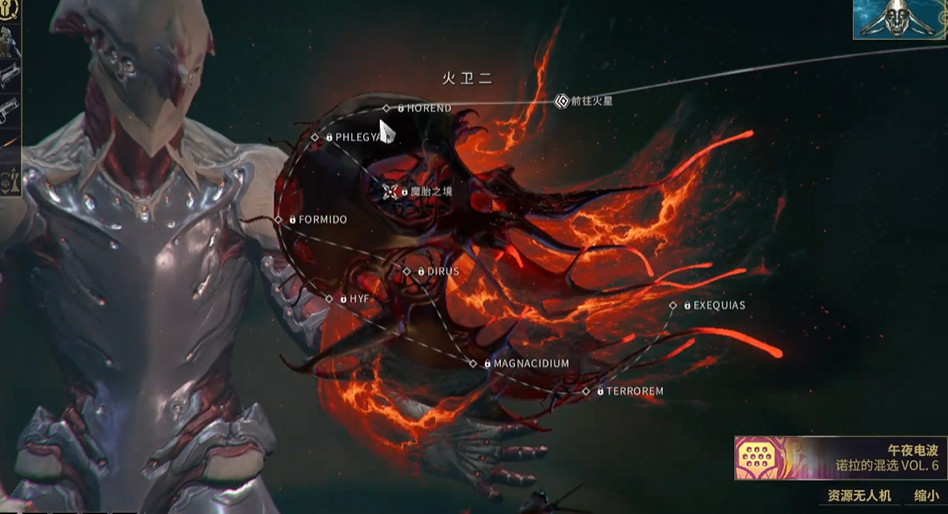Select the Horend mission node
Image resolution: width=948 pixels, height=514 pixels.
(x=387, y=108)
